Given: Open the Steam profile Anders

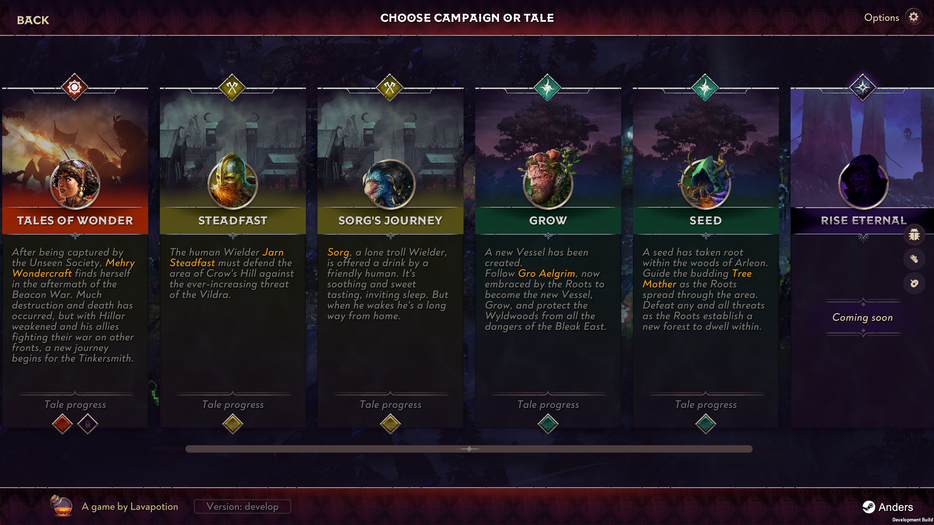Looking at the screenshot, I should pos(888,507).
